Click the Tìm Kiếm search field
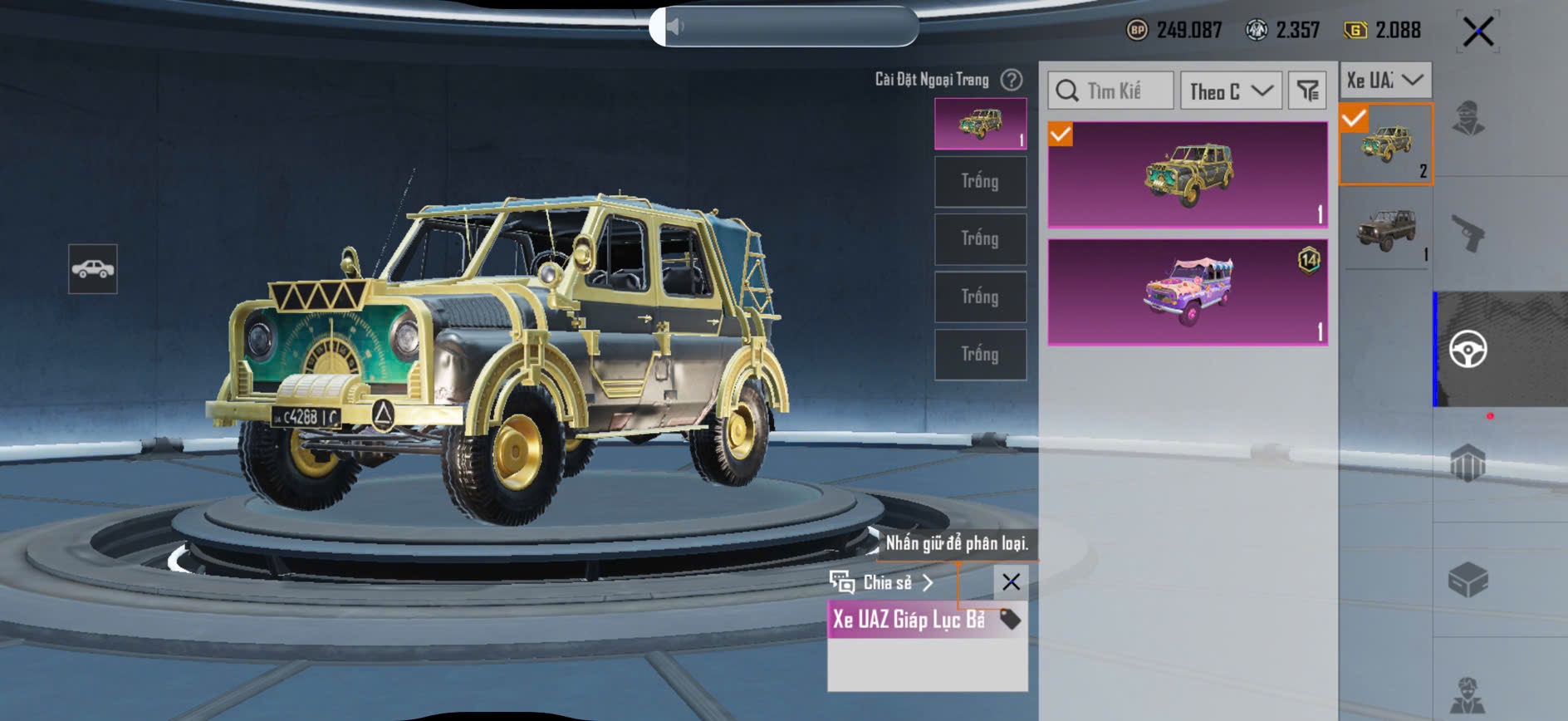 [x=1111, y=91]
